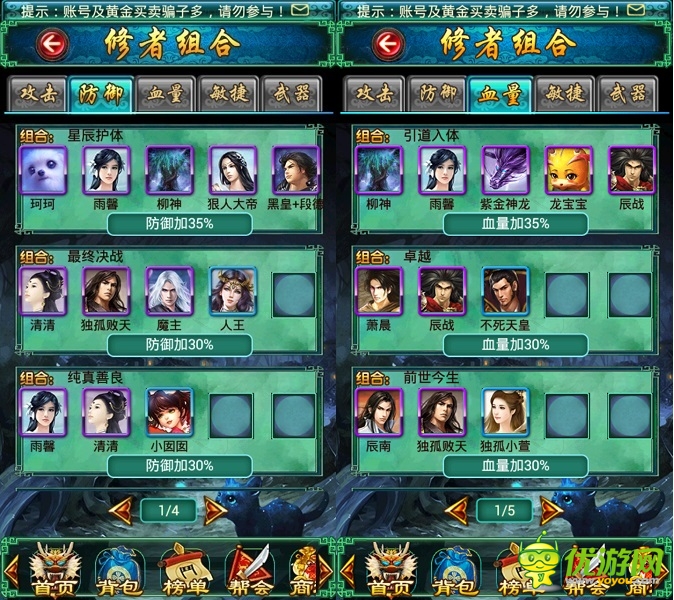The height and width of the screenshot is (600, 674).
Task: Choose the 狼人大帝 character portrait
Action: point(233,170)
